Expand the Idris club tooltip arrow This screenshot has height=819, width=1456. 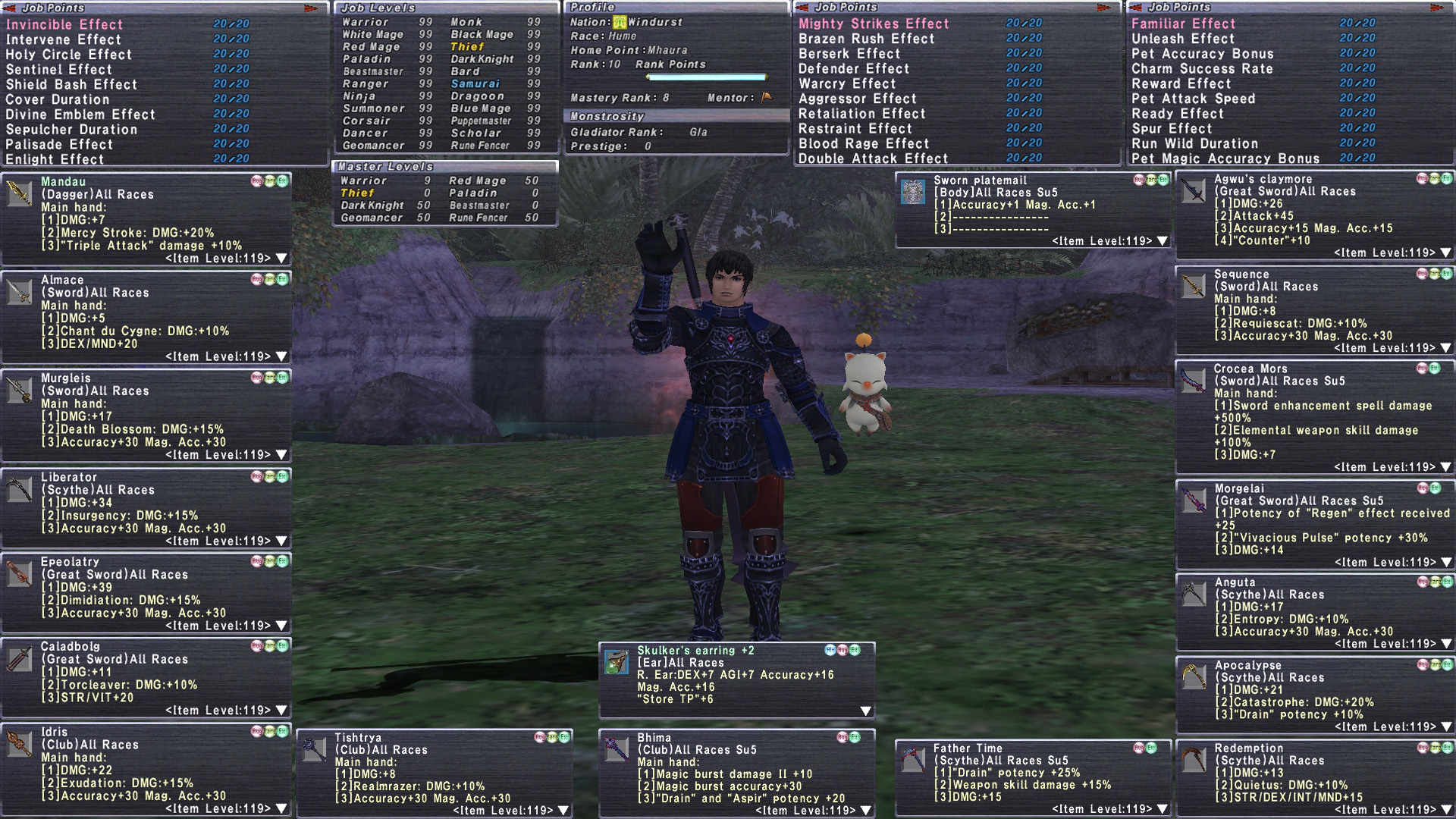point(281,808)
